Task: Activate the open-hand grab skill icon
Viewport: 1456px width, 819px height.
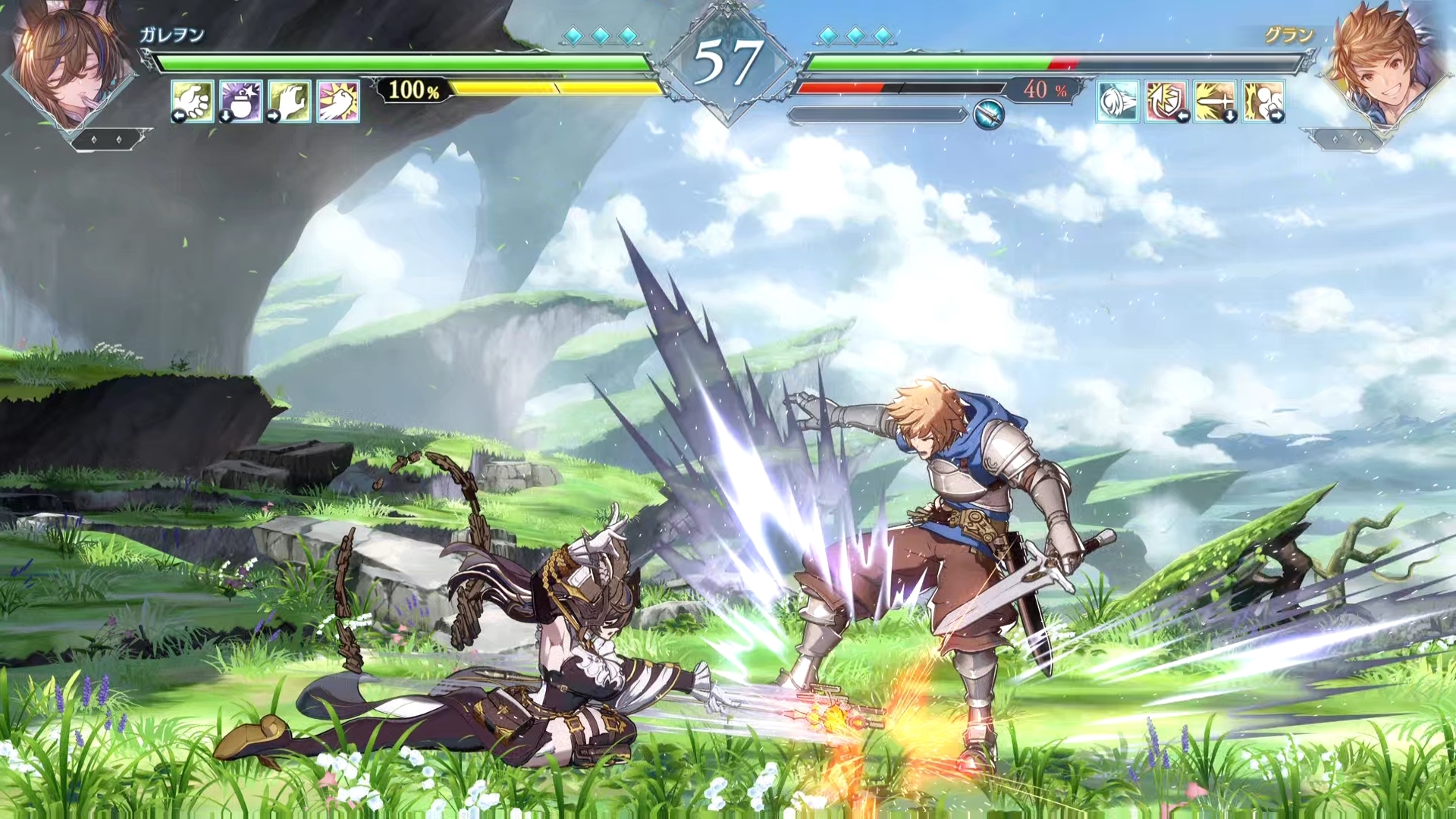Action: [x=192, y=101]
